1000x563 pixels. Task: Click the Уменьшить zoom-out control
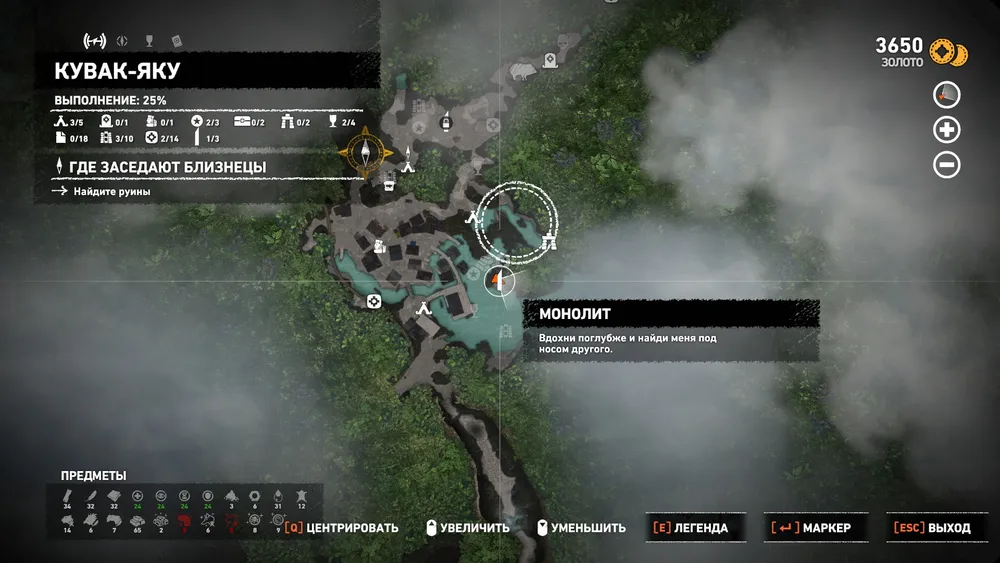[581, 528]
